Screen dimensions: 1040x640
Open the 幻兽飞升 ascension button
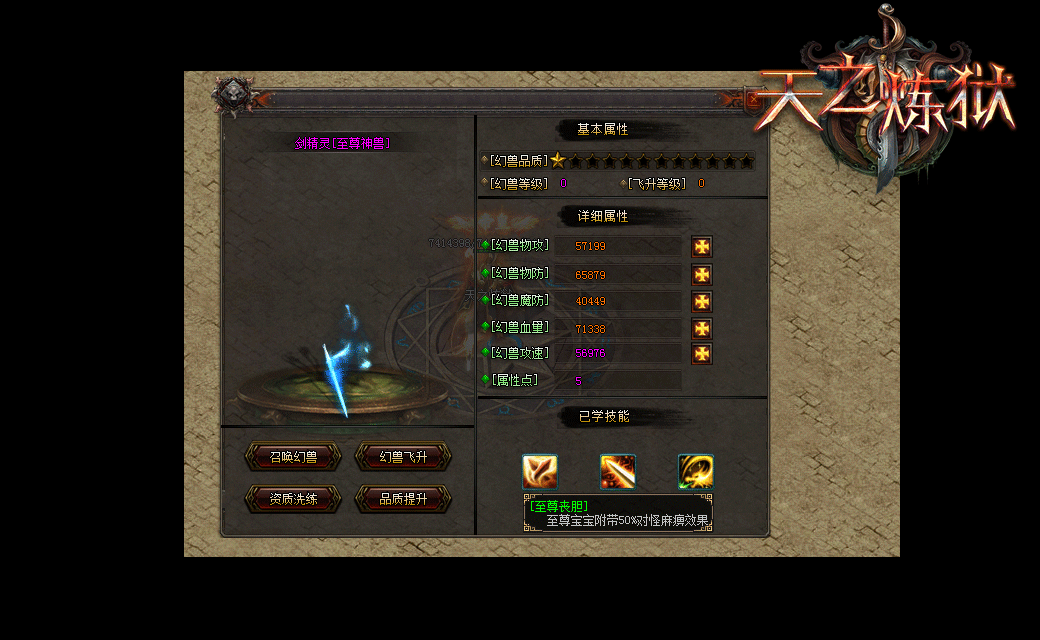click(403, 457)
